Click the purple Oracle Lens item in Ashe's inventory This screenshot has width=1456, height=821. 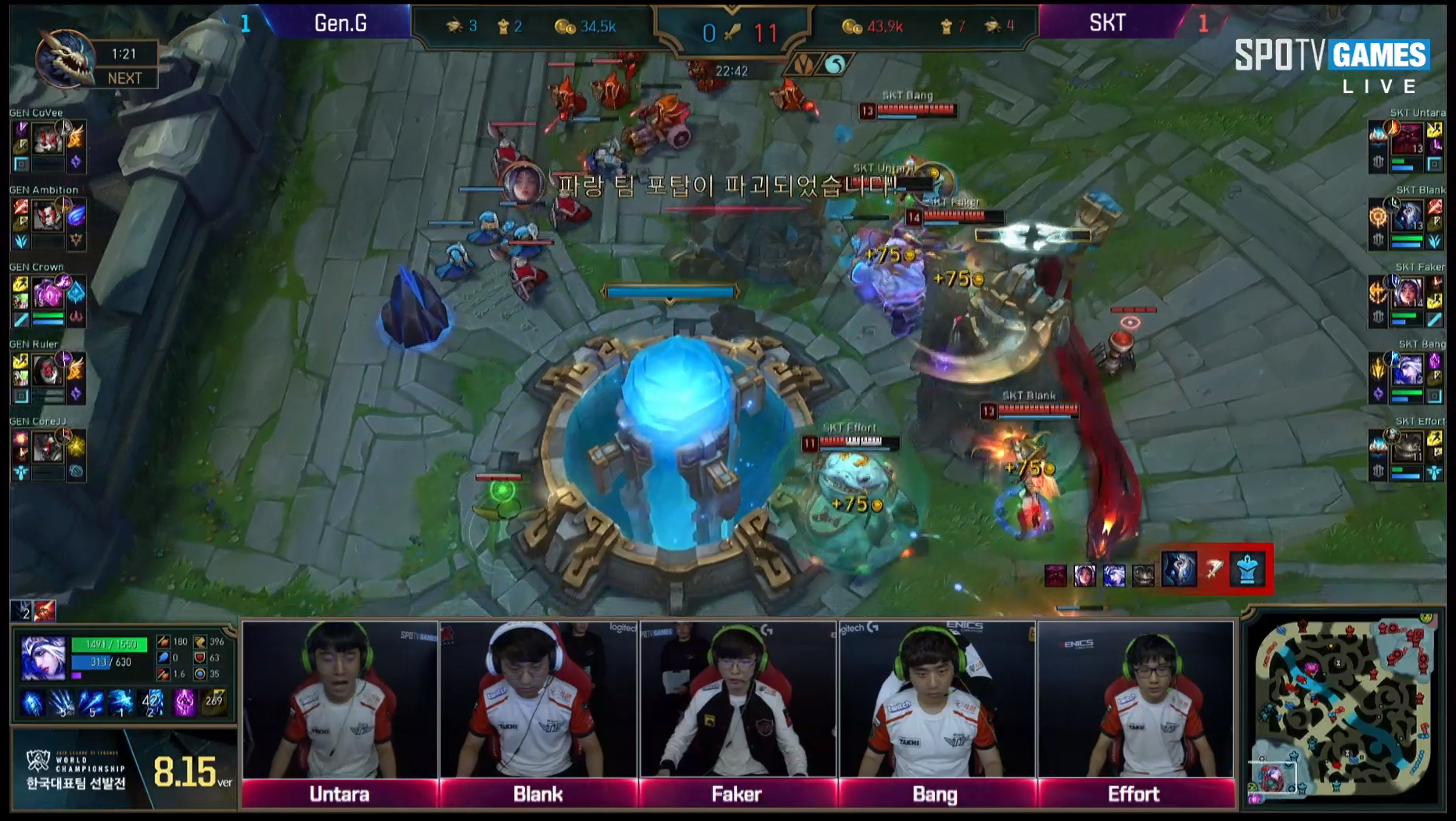[x=183, y=702]
